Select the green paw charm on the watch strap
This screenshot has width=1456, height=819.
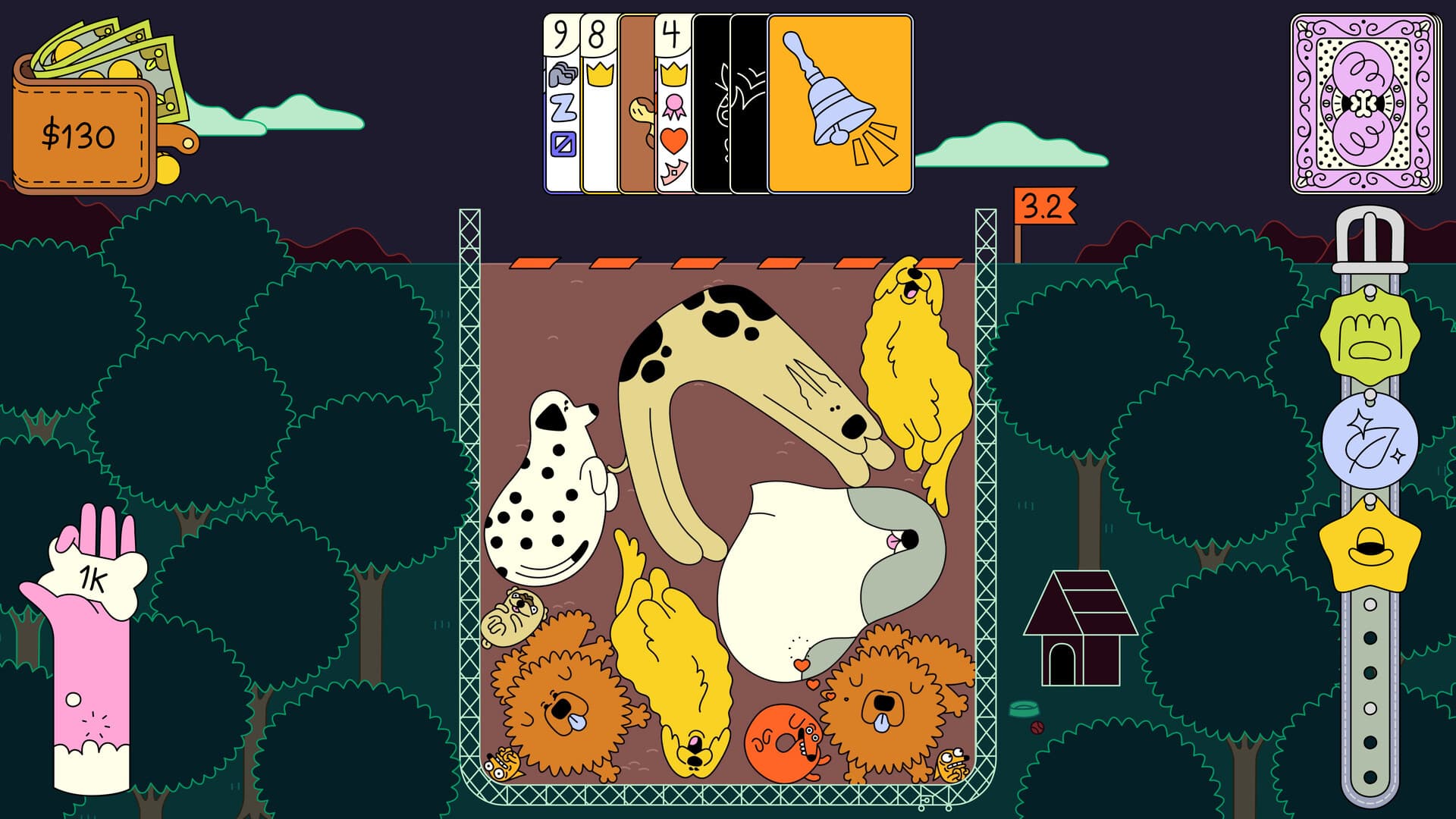pos(1370,340)
